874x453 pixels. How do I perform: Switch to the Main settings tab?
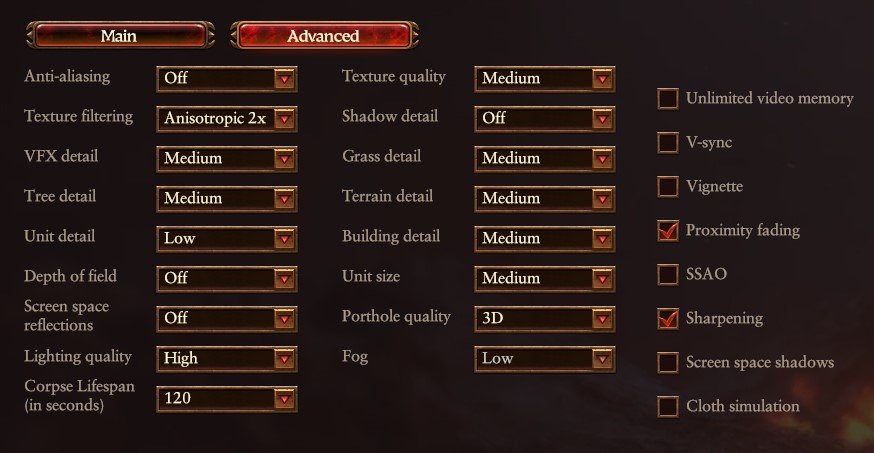119,36
